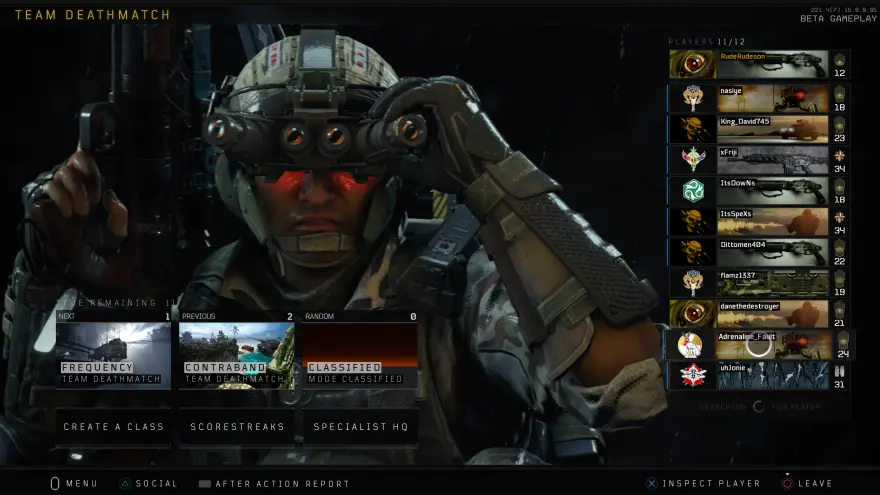Select Dittomen404's player row

[760, 253]
